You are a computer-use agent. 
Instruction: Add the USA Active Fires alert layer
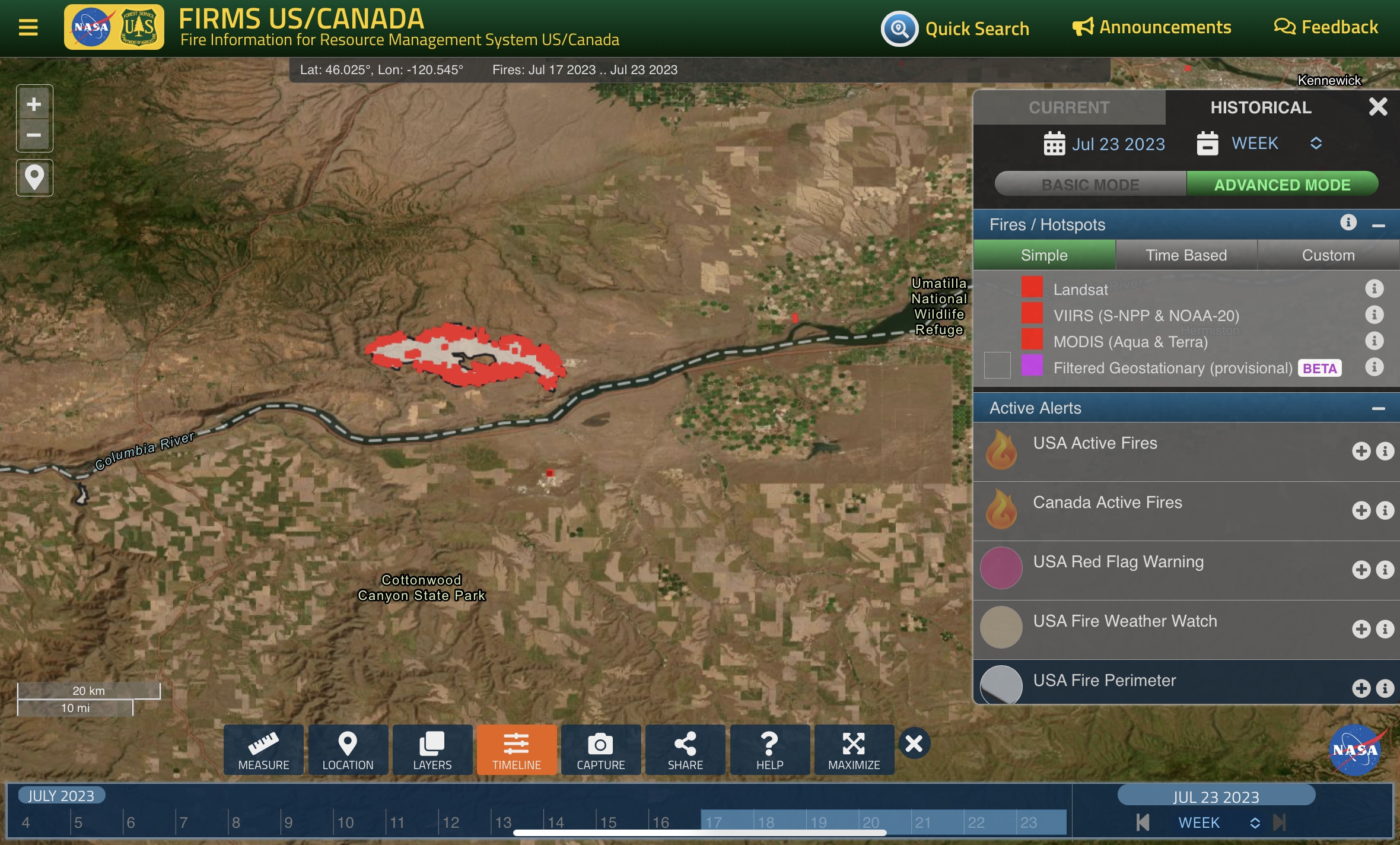tap(1361, 451)
